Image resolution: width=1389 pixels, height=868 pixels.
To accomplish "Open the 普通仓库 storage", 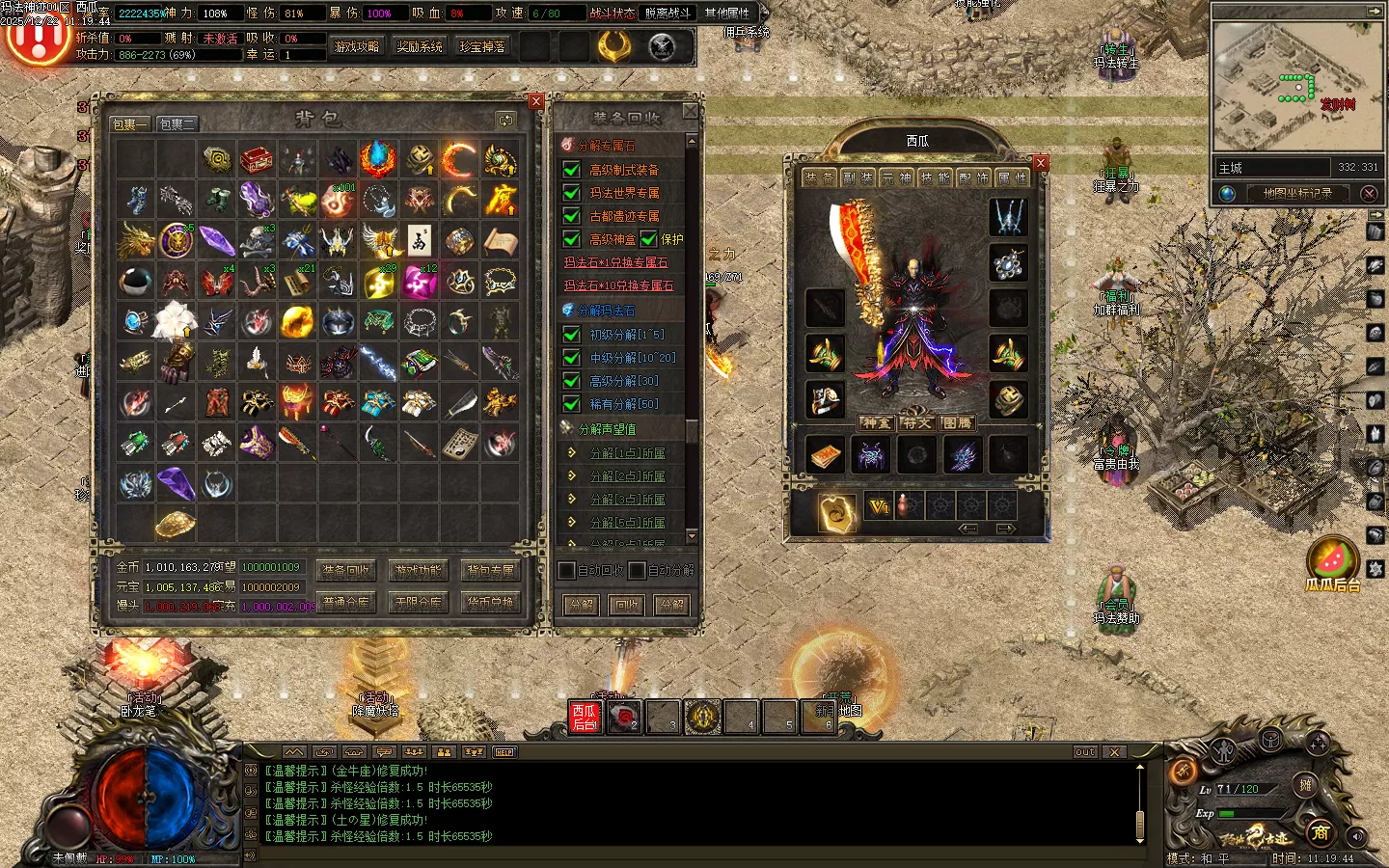I will point(345,603).
